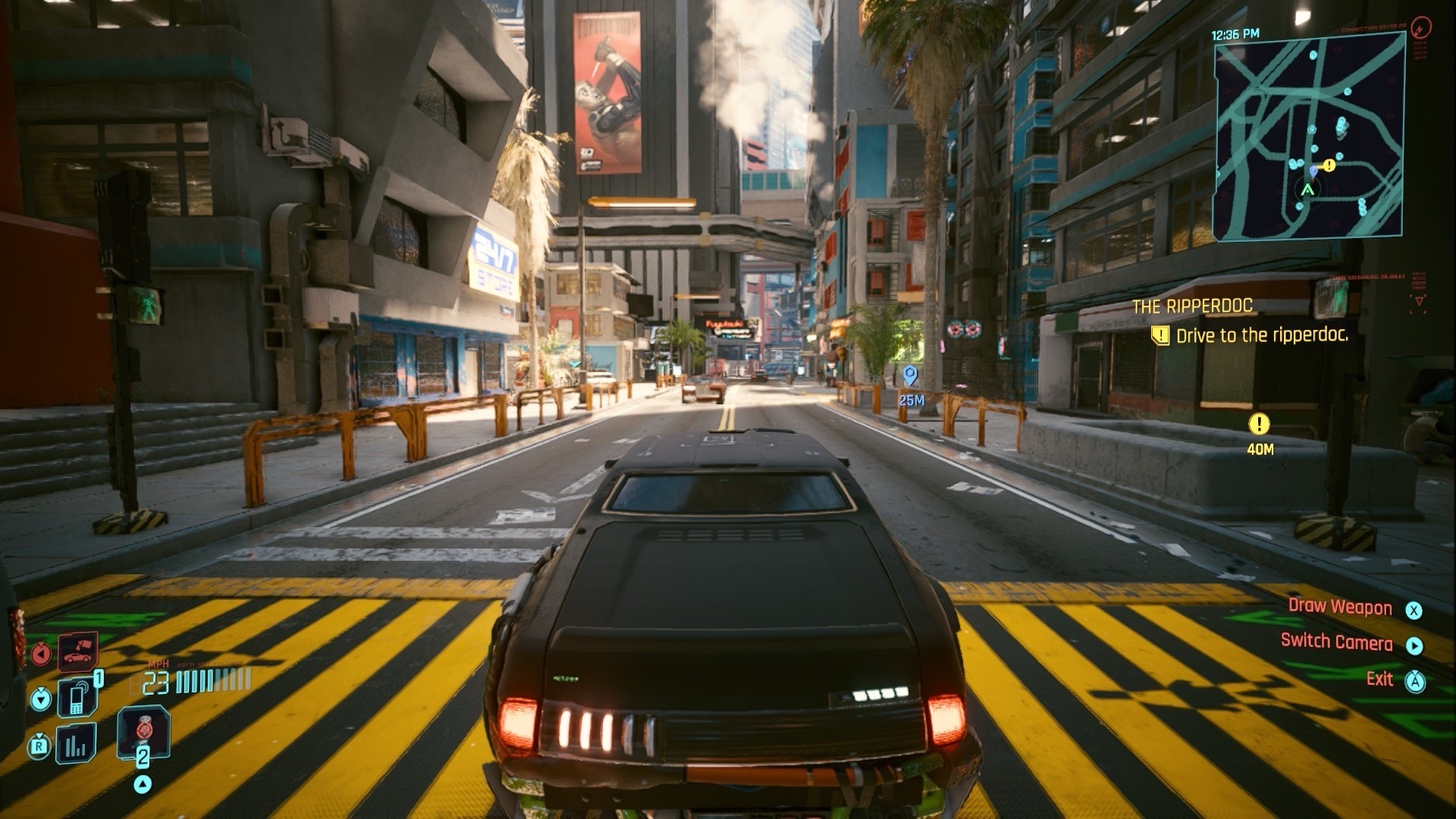The width and height of the screenshot is (1456, 819).
Task: Click the red compass icon above the minimap
Action: coord(1421,27)
